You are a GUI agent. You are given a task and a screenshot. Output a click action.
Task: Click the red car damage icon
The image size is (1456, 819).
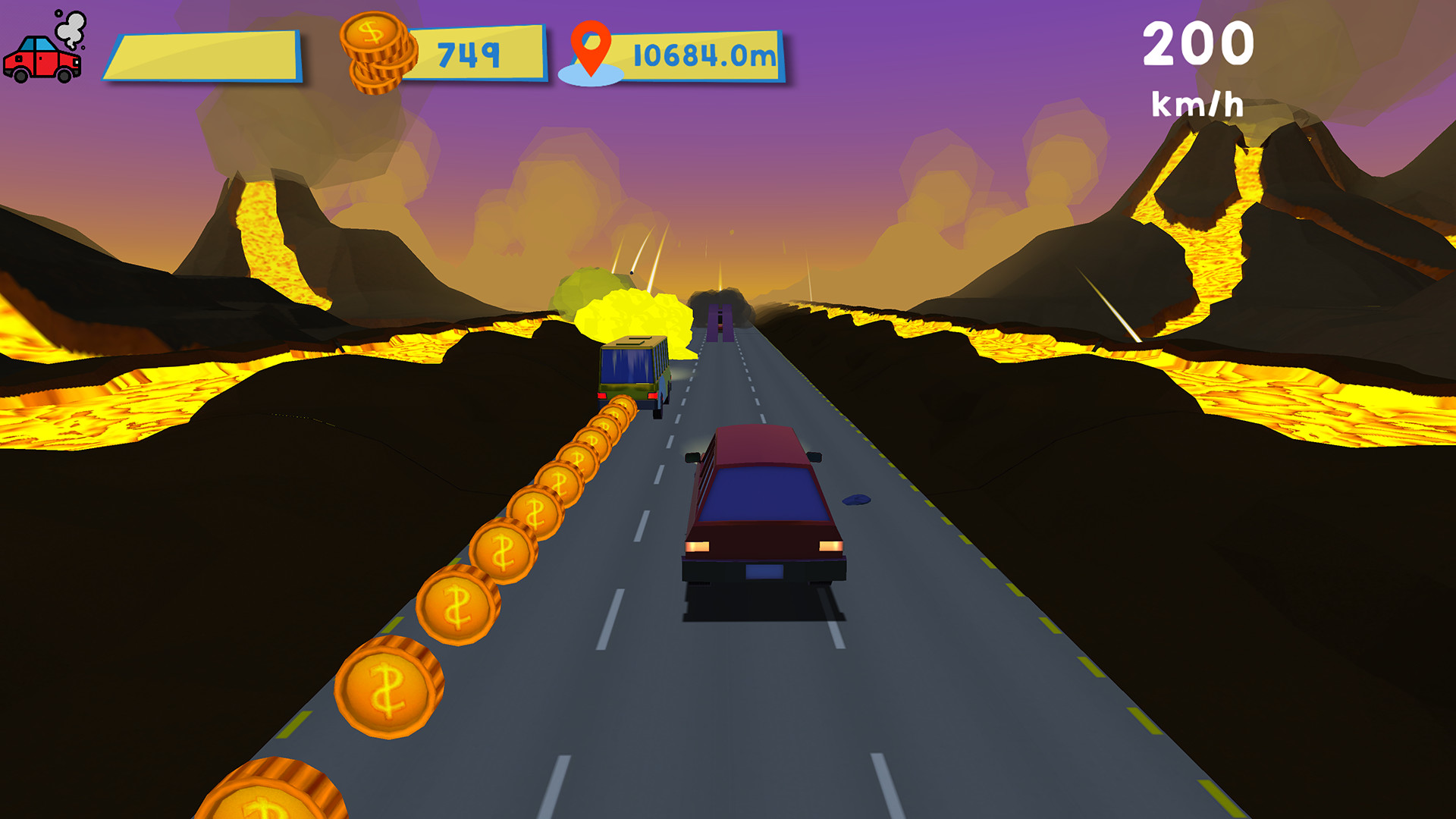tap(42, 57)
